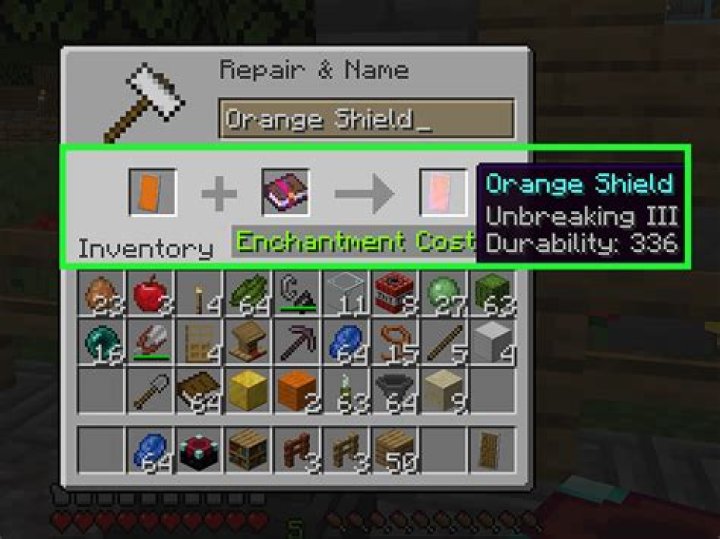
Task: Select the wooden door in the hotbar
Action: click(x=492, y=451)
